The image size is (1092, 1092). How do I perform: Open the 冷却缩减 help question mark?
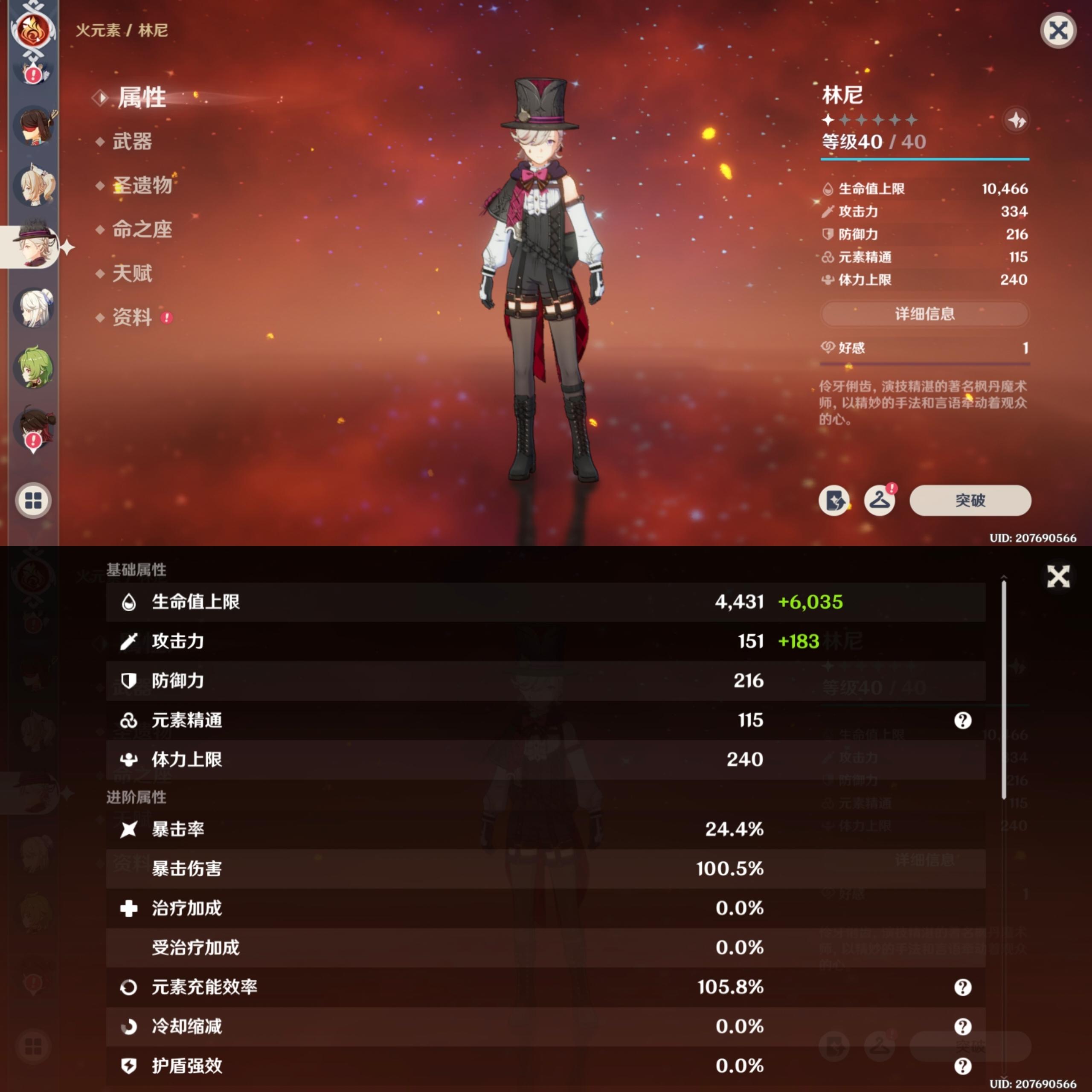click(x=963, y=1027)
